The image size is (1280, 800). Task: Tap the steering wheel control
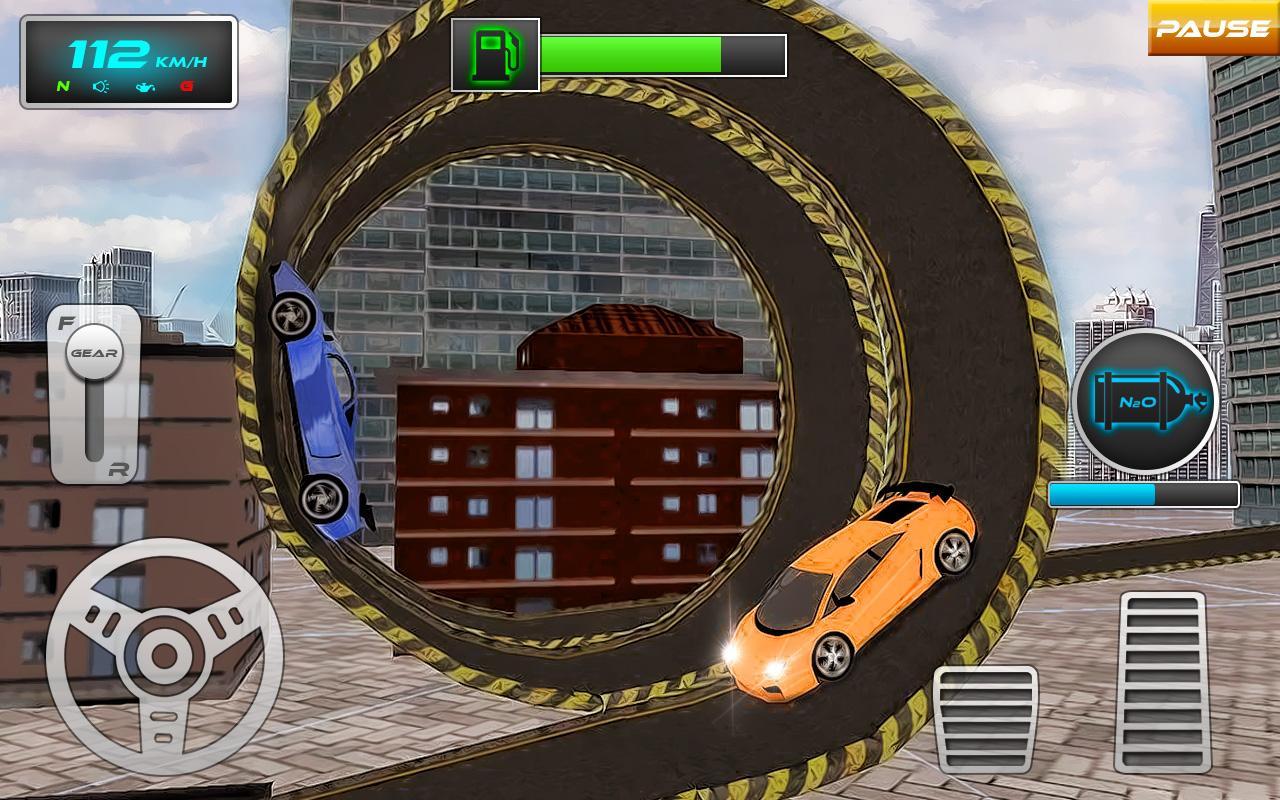click(164, 656)
